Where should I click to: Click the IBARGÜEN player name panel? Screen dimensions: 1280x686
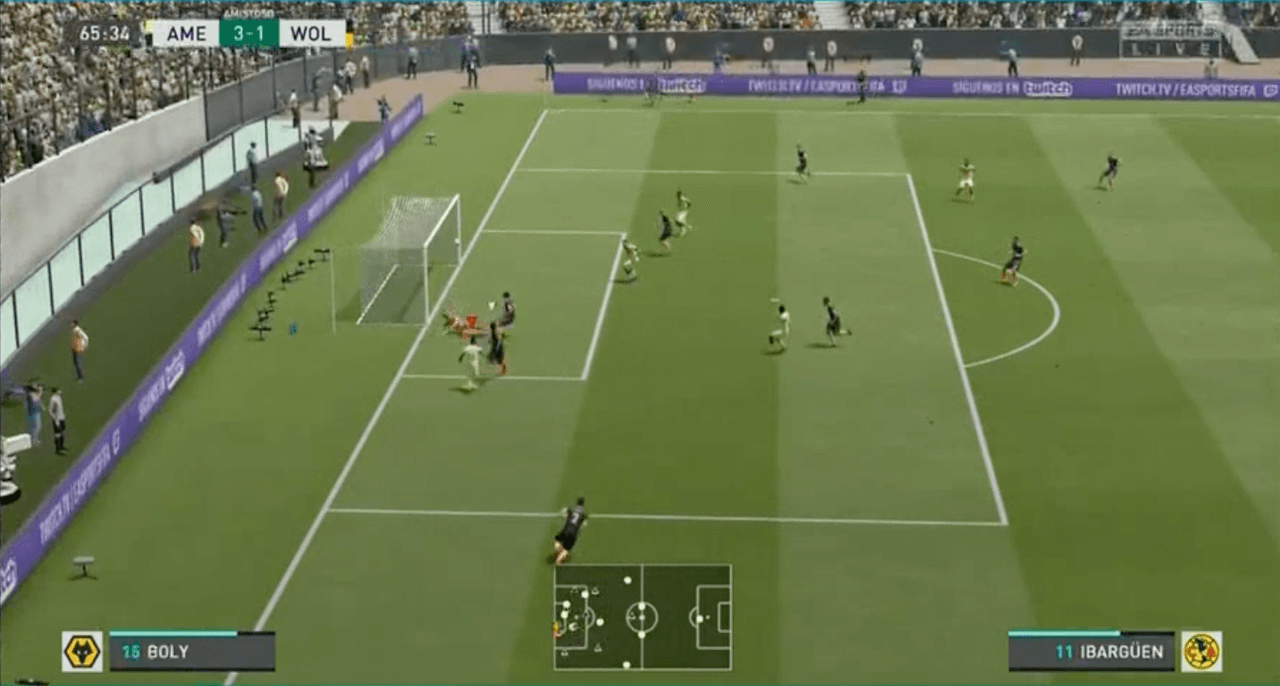pos(1091,652)
